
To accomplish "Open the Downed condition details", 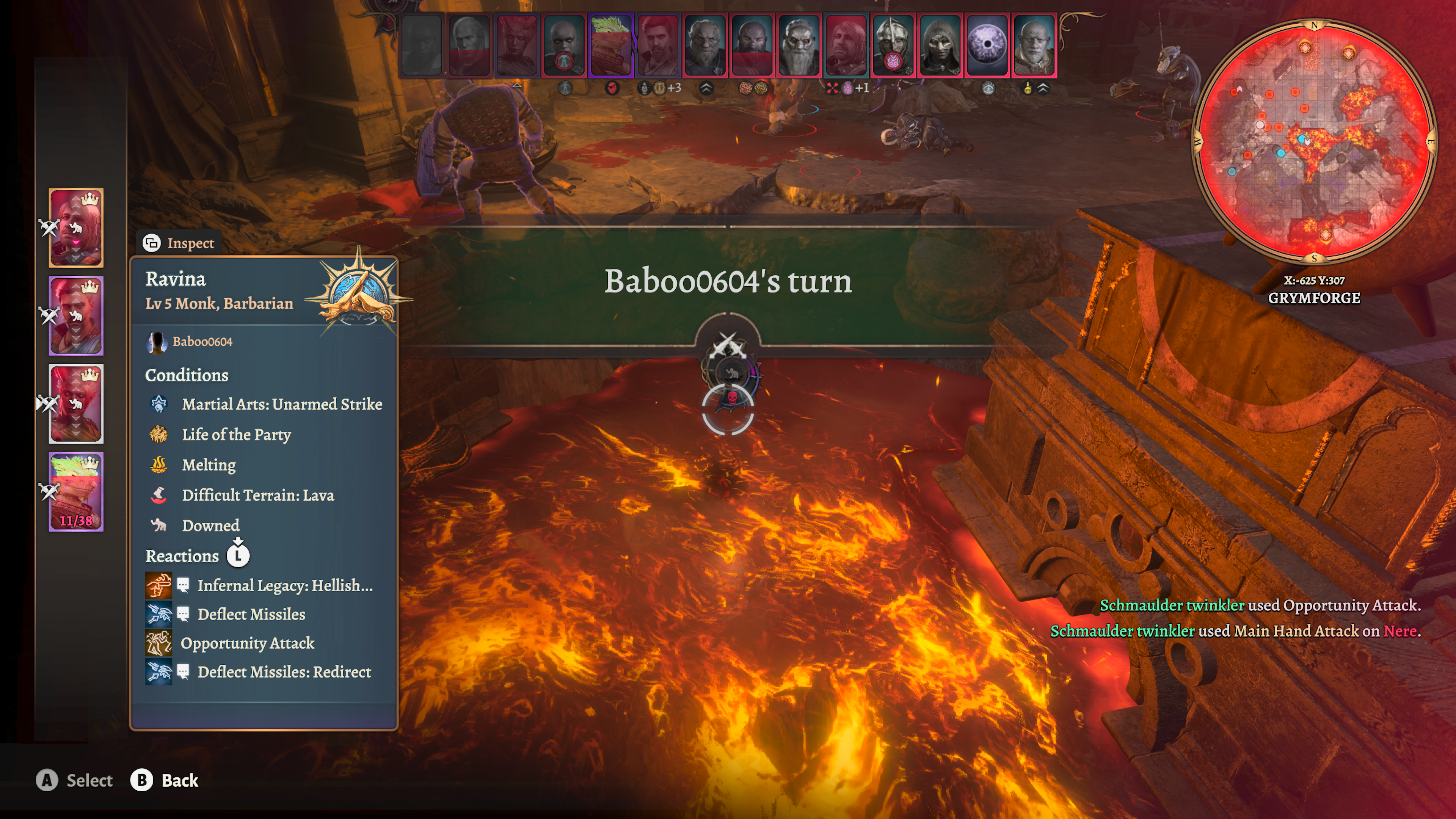I will point(210,526).
